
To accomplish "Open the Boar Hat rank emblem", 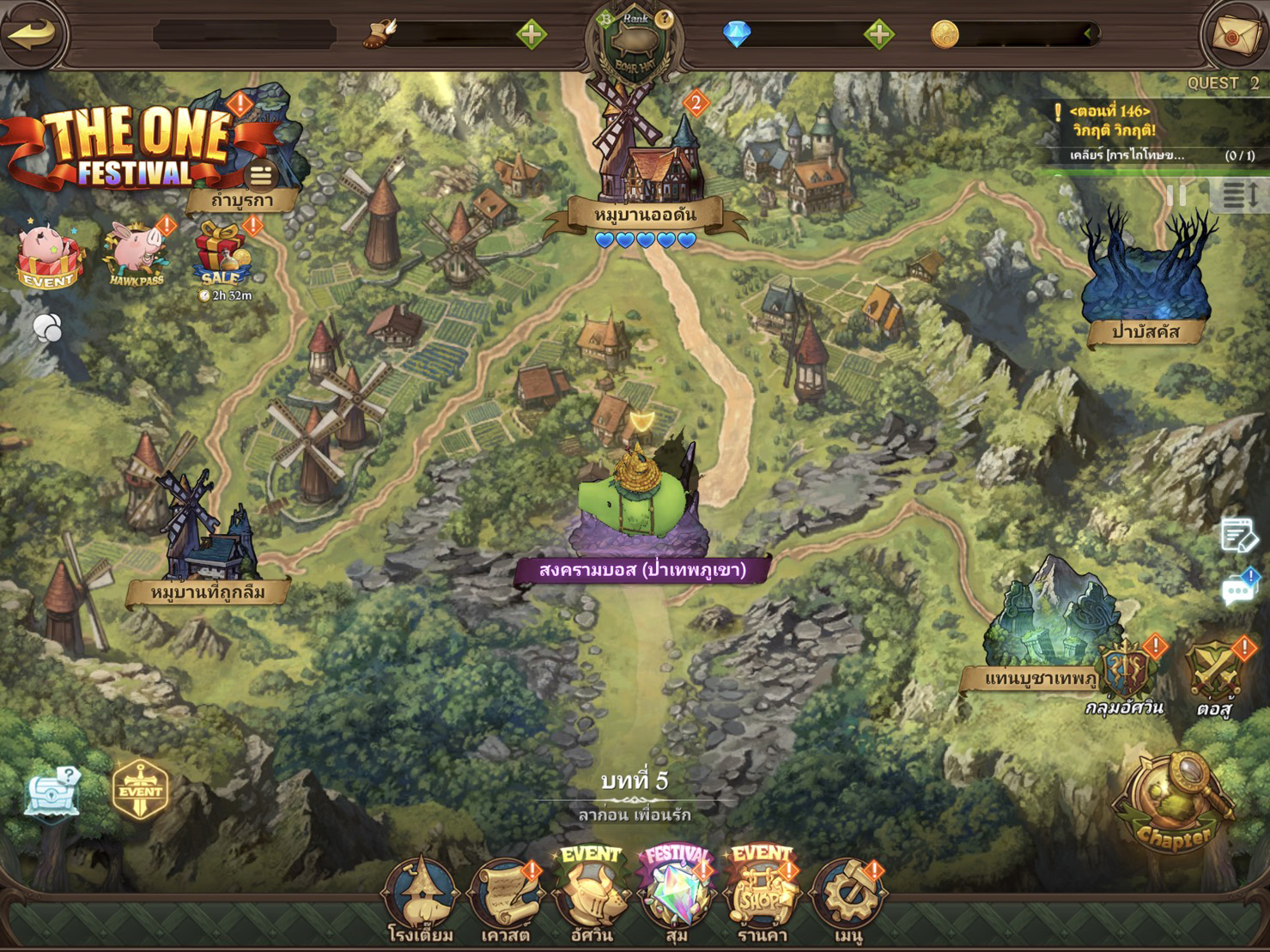I will (x=635, y=43).
